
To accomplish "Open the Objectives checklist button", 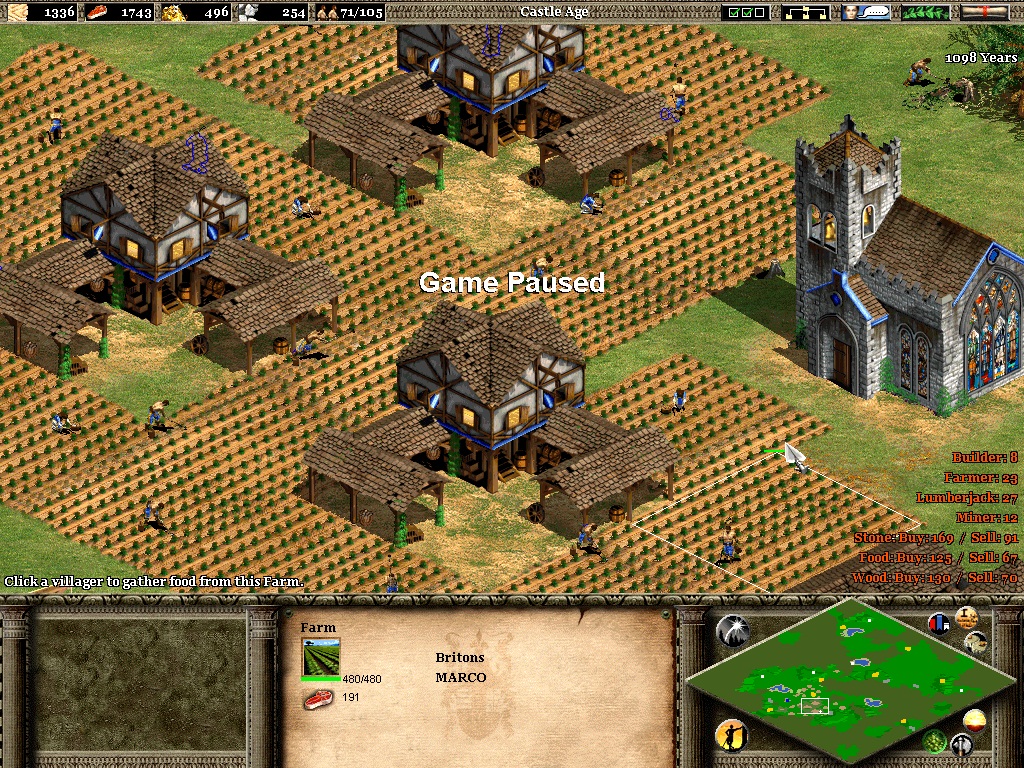I will tap(748, 12).
